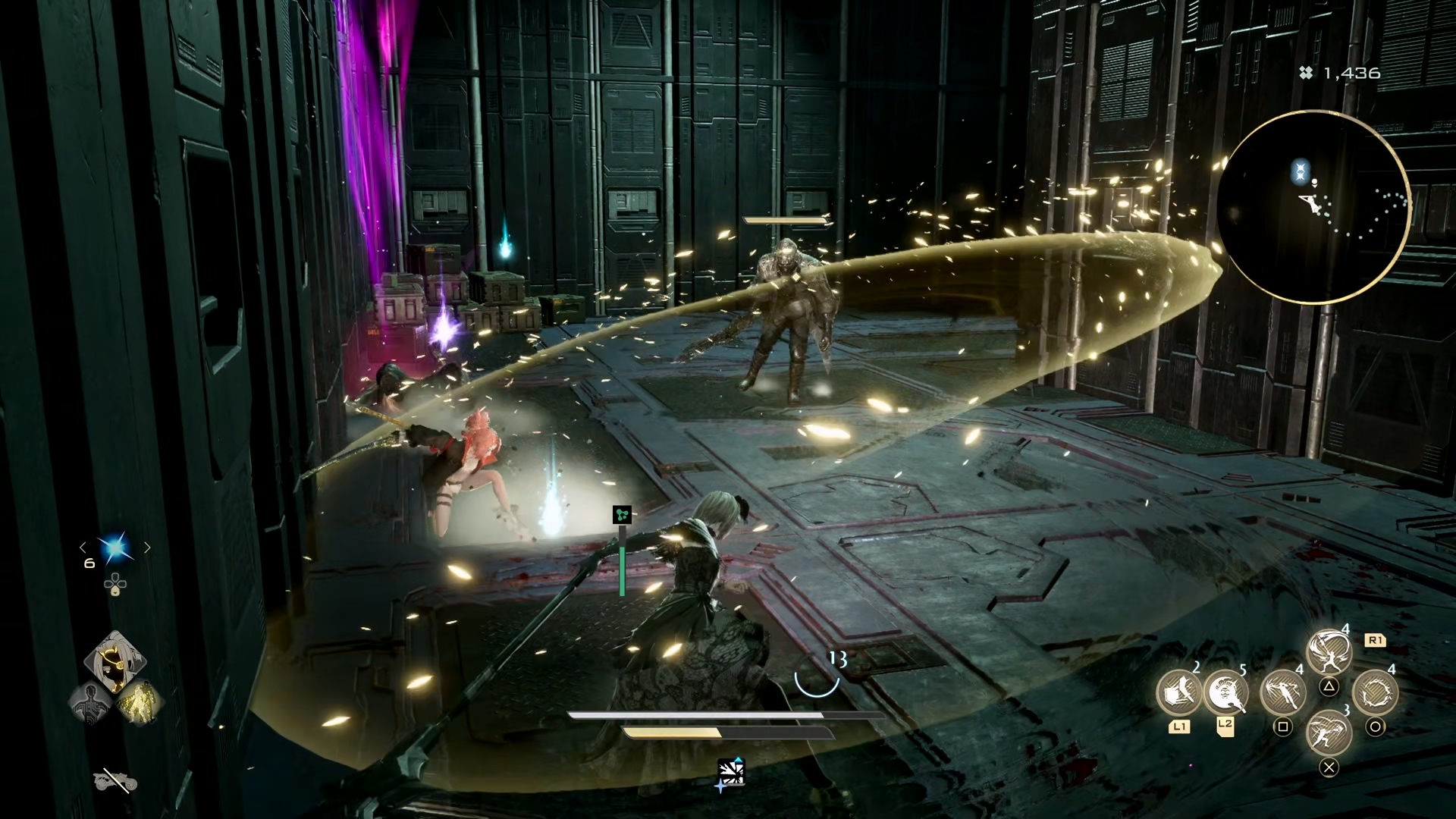Activate the masked face mirror skill
The width and height of the screenshot is (1456, 819).
point(1225,692)
